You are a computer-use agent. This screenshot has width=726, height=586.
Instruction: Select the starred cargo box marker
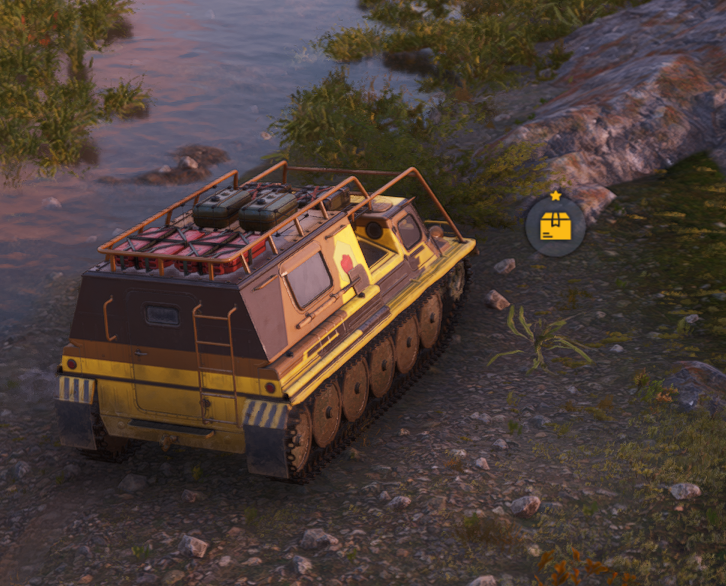555,227
